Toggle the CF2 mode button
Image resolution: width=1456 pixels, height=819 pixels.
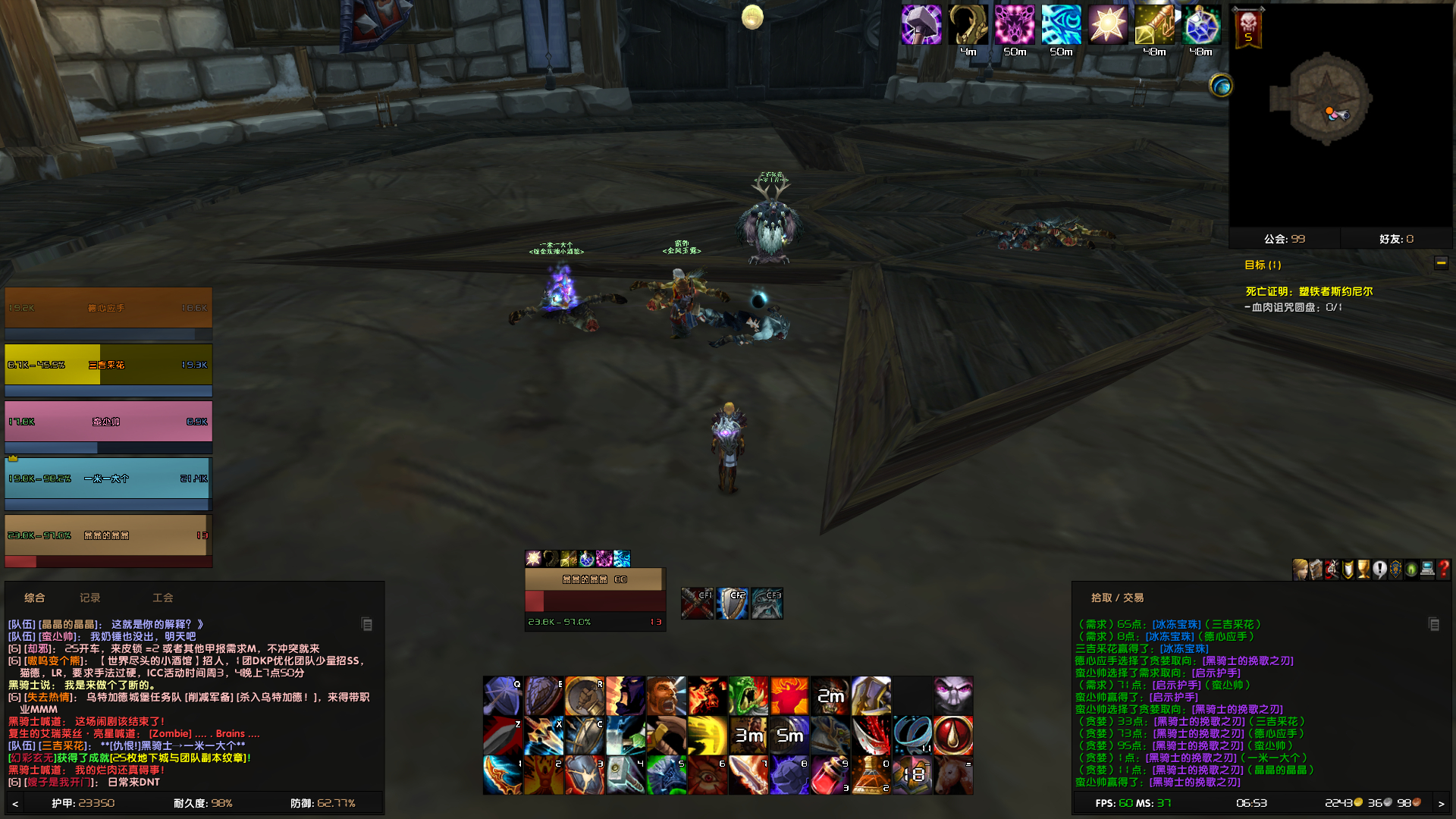(x=732, y=603)
